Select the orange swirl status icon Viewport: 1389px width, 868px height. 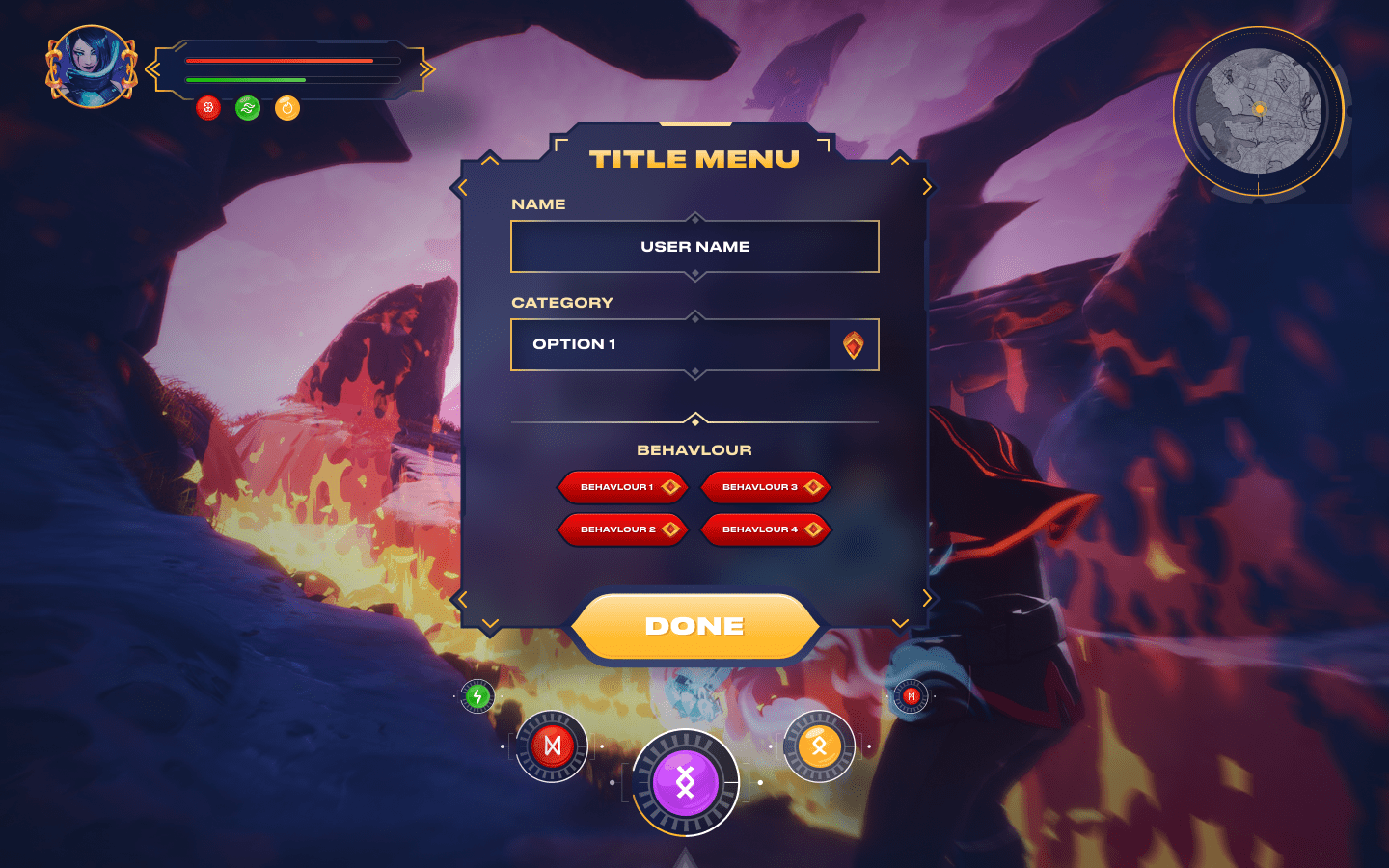coord(287,108)
